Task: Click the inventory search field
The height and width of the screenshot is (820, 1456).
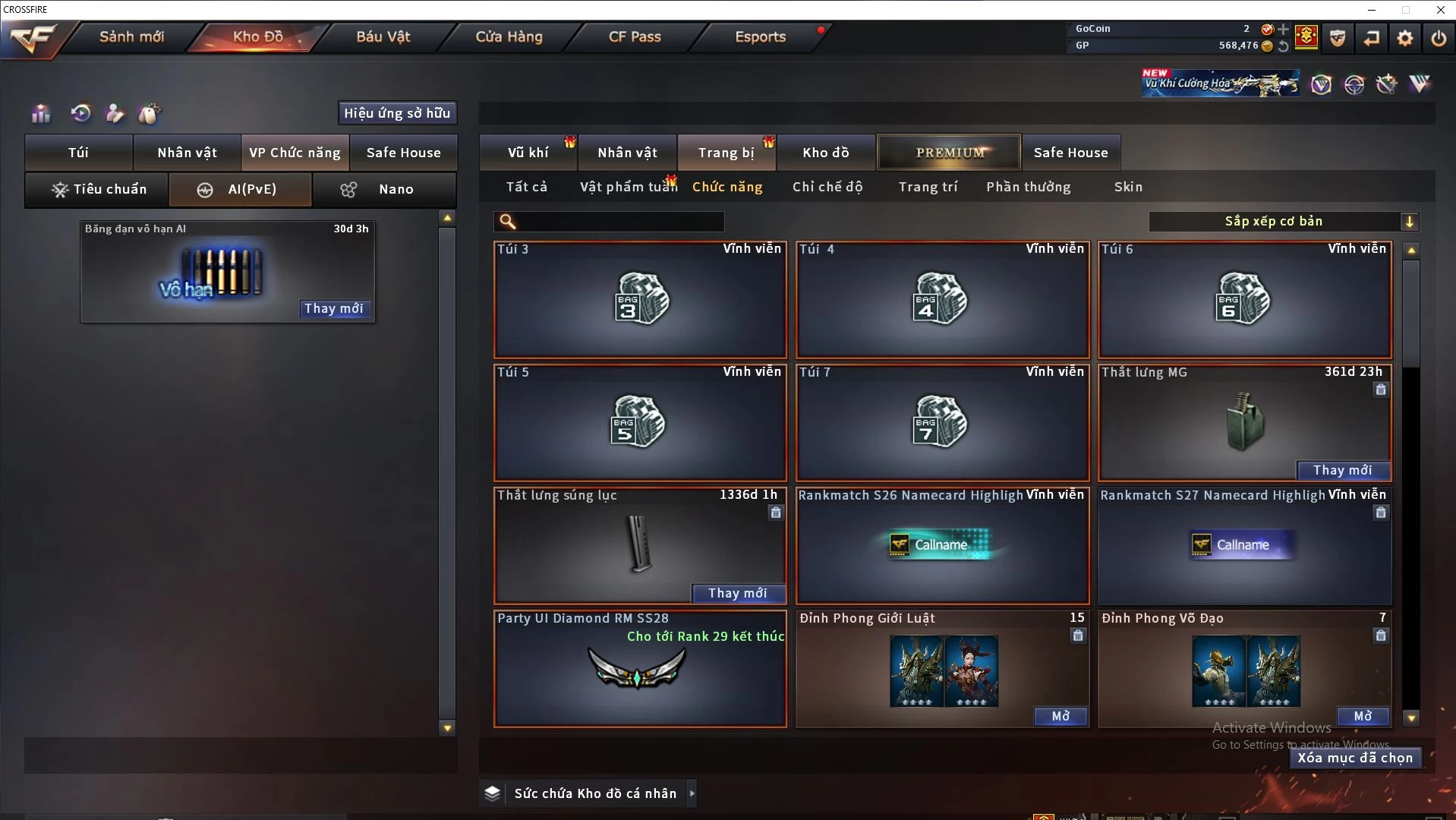Action: coord(619,222)
